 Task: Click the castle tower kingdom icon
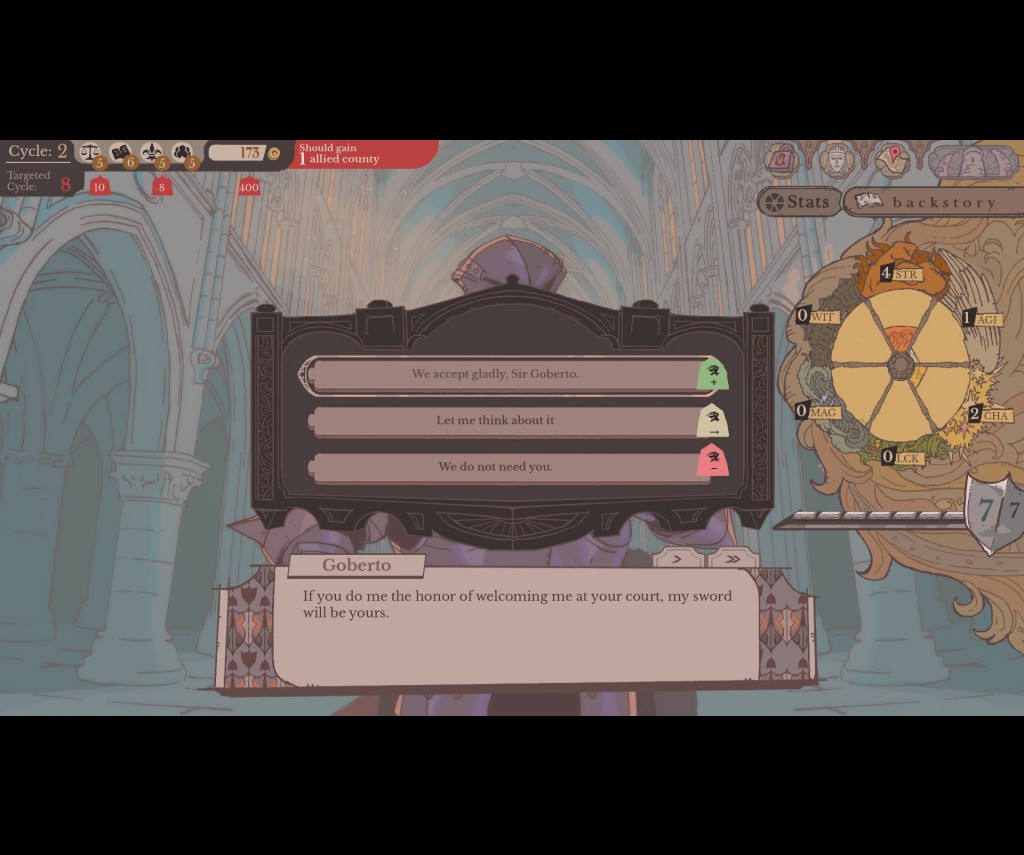click(x=972, y=161)
